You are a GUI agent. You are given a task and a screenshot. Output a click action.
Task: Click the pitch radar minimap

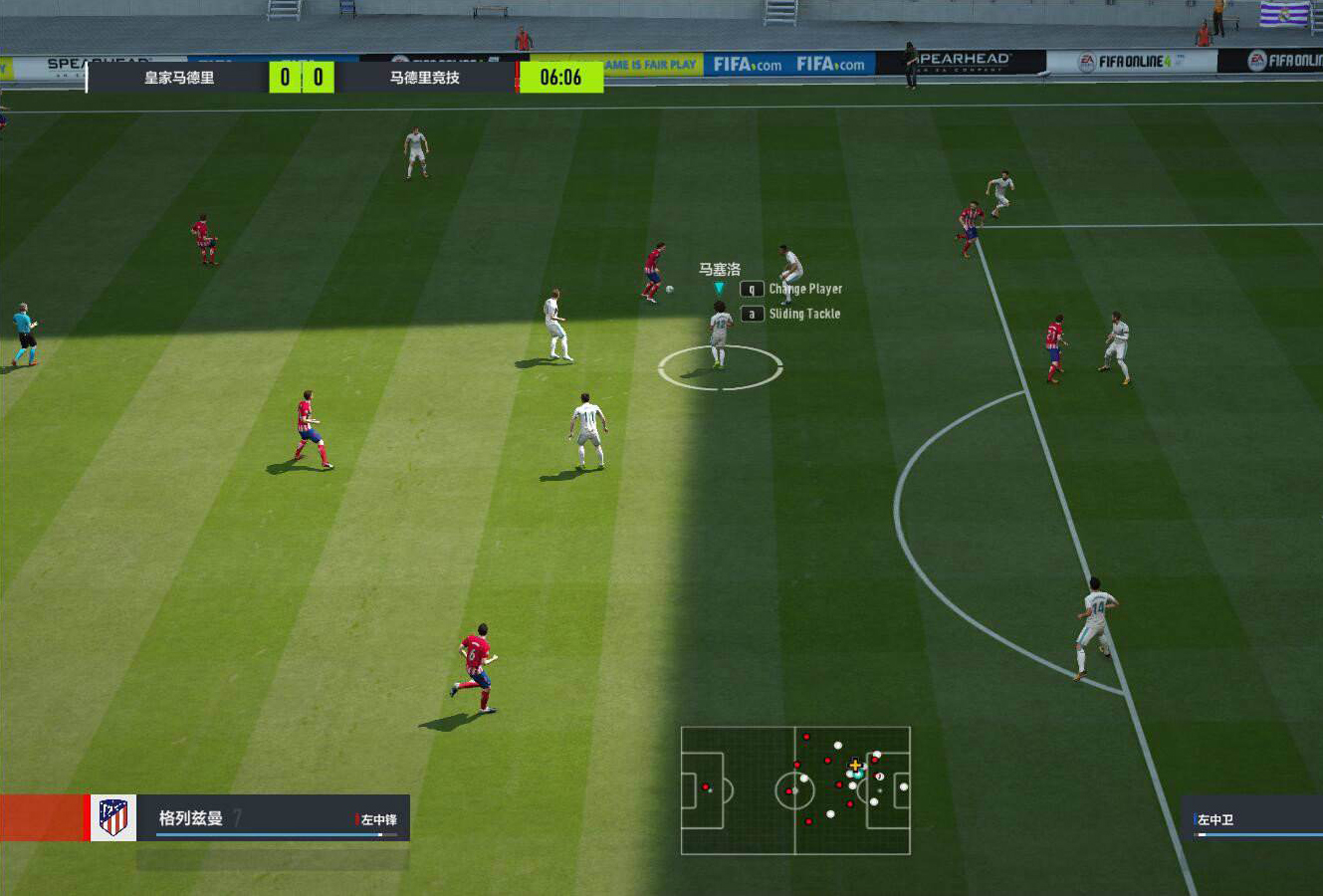tap(795, 790)
